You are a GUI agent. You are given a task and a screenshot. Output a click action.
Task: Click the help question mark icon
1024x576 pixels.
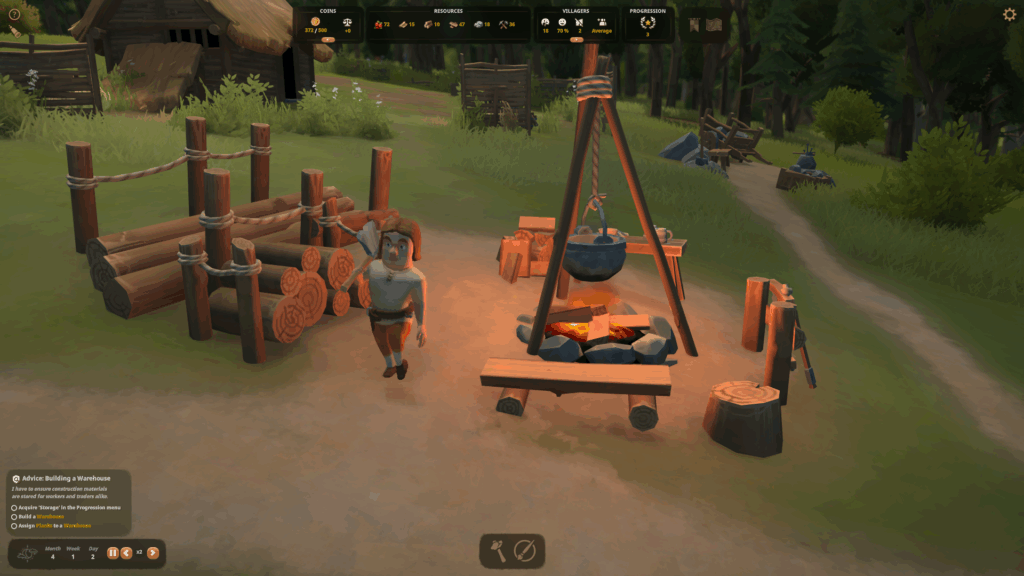click(14, 14)
